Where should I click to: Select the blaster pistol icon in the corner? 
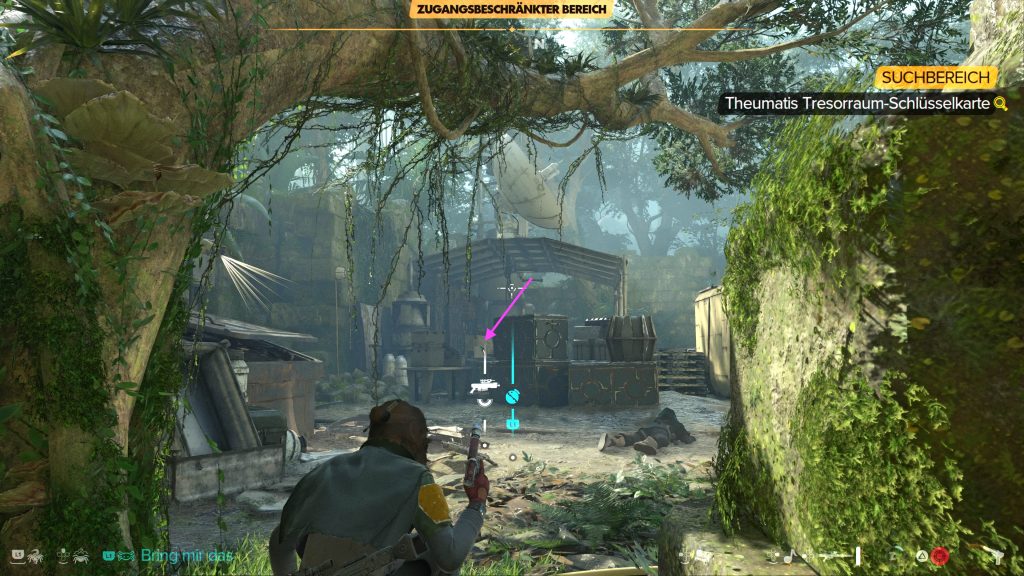(x=996, y=555)
